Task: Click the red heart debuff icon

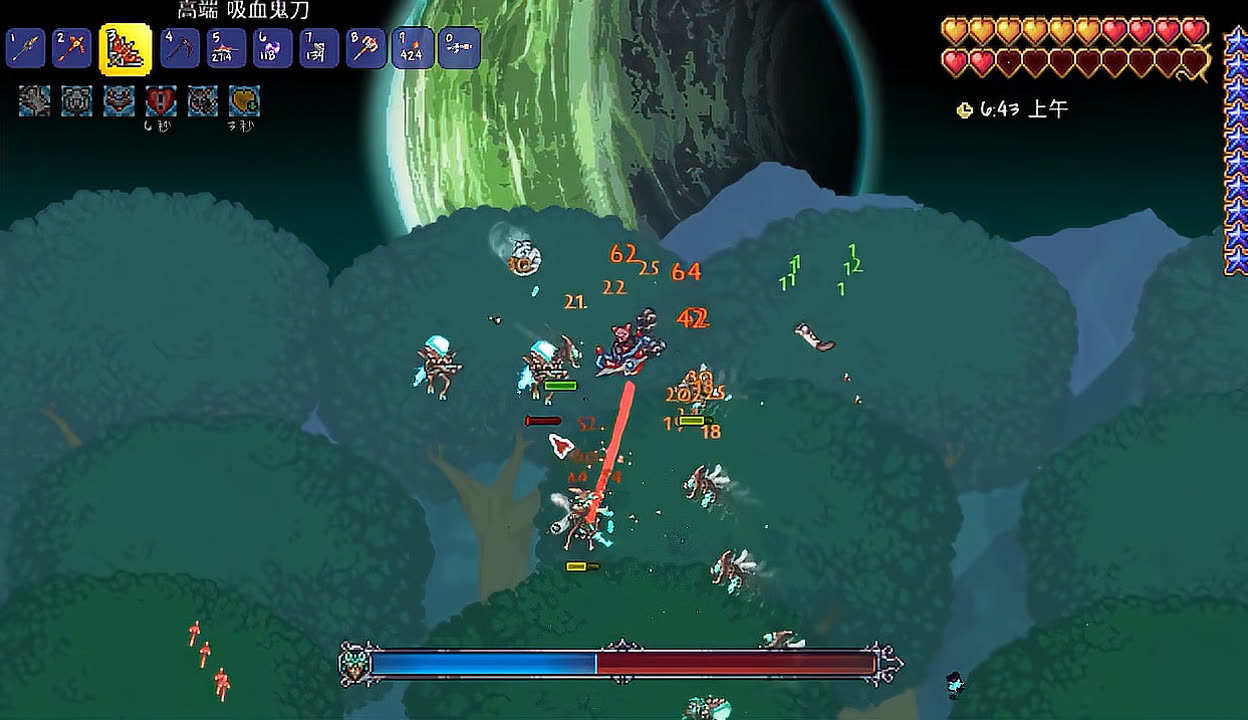Action: [161, 101]
